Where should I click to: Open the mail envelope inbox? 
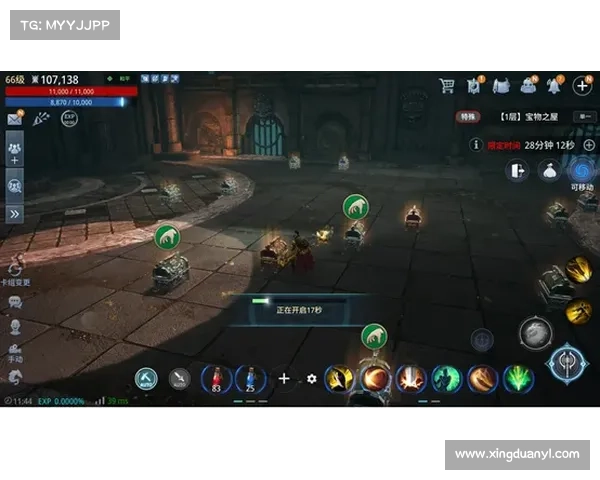(x=15, y=119)
